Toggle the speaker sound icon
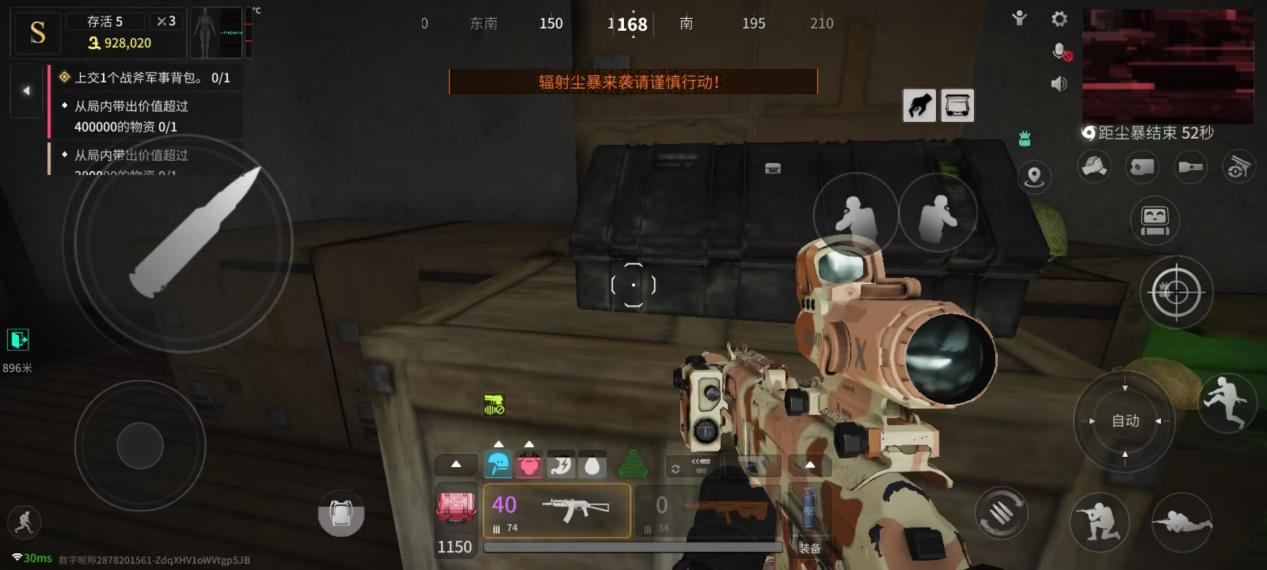This screenshot has width=1267, height=570. click(x=1059, y=83)
